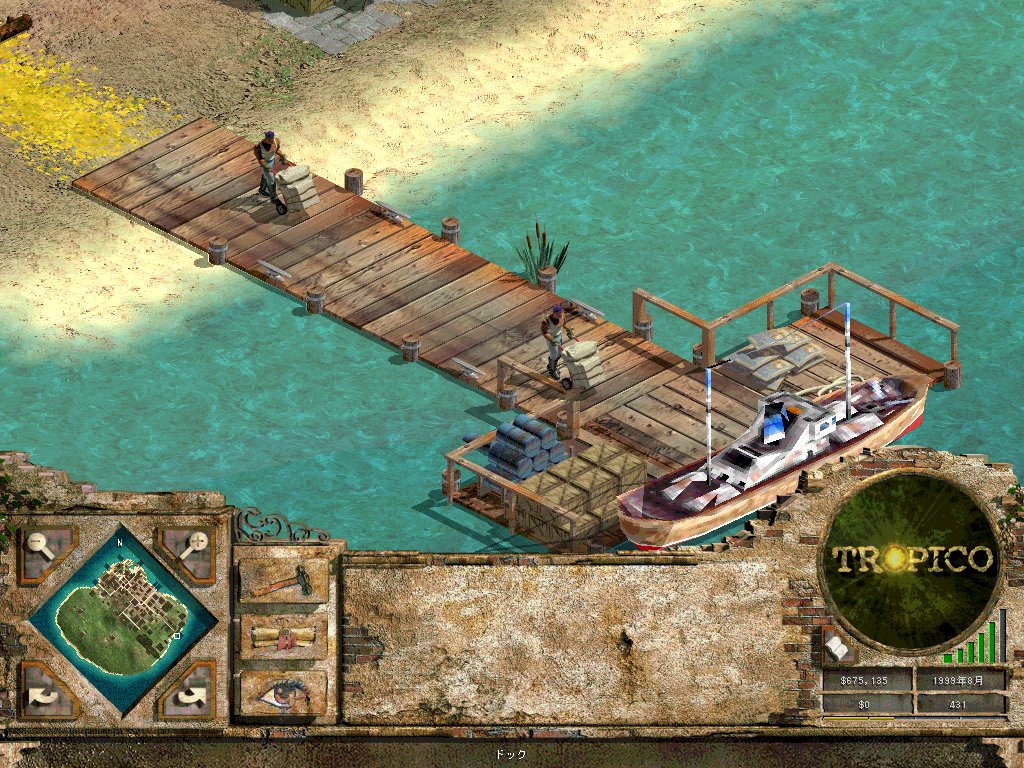Click the round Tropico logo display

pos(911,560)
